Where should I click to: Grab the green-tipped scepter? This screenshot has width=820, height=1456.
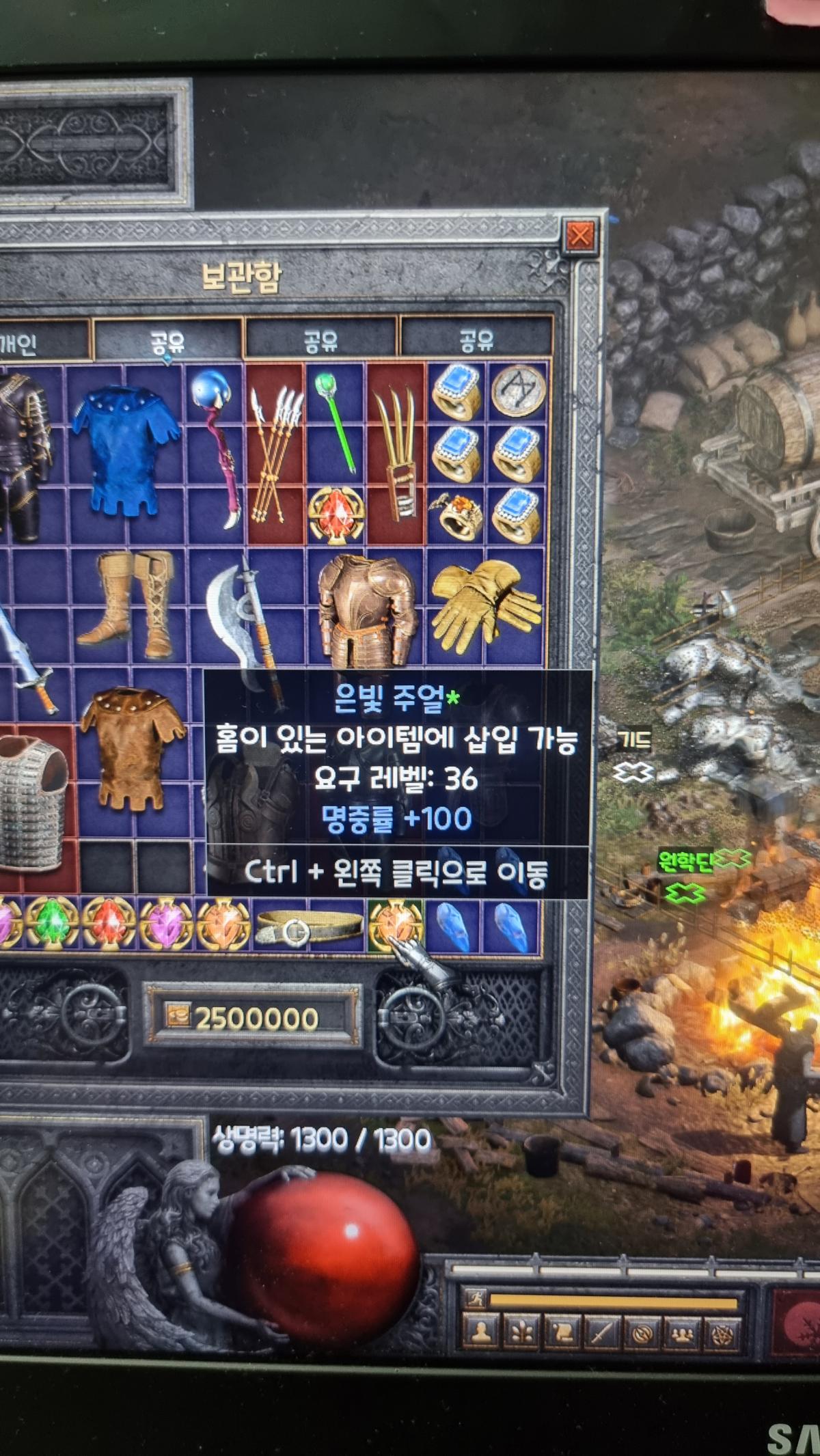tap(336, 422)
